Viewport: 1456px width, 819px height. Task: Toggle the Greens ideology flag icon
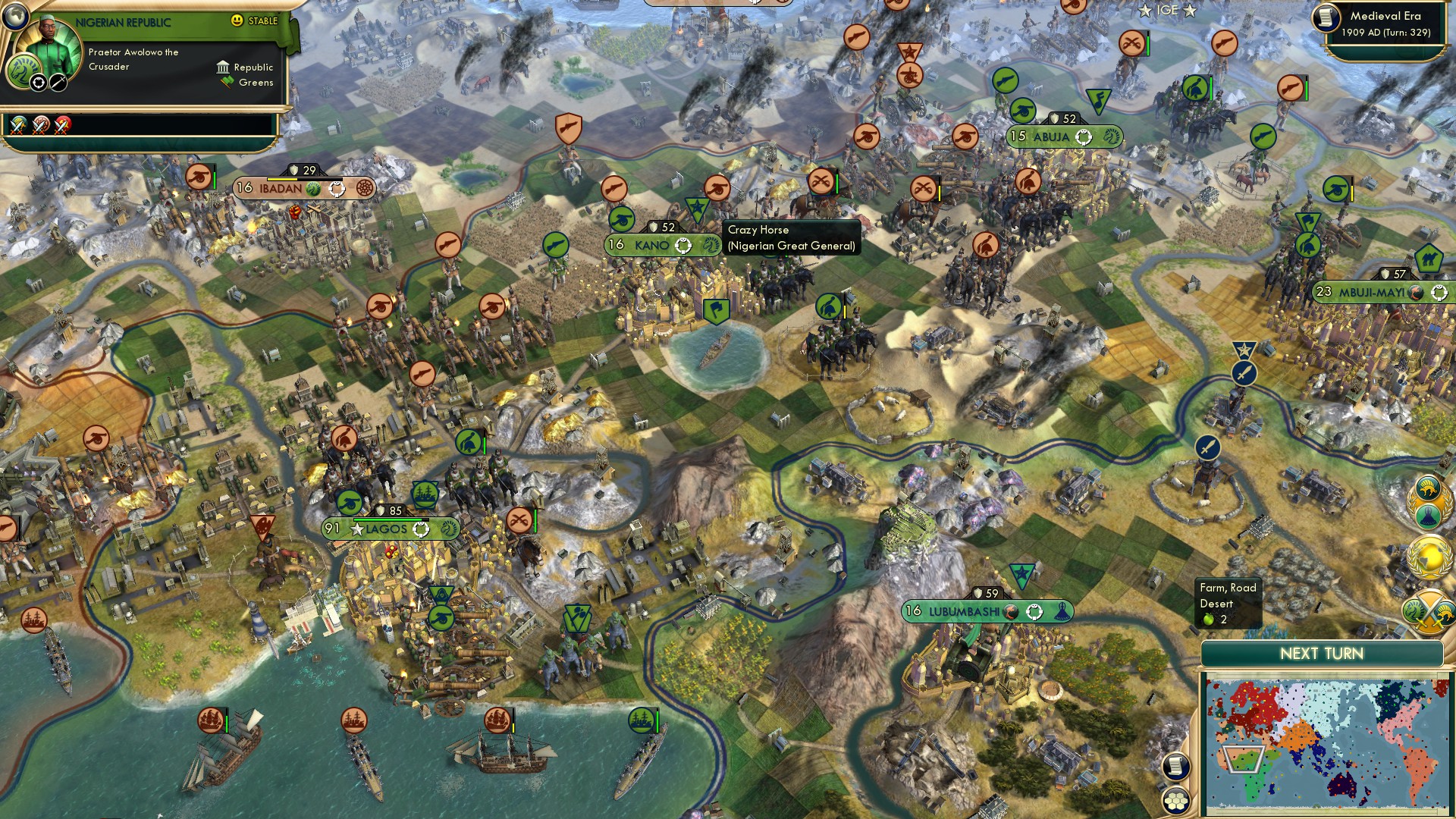click(225, 81)
